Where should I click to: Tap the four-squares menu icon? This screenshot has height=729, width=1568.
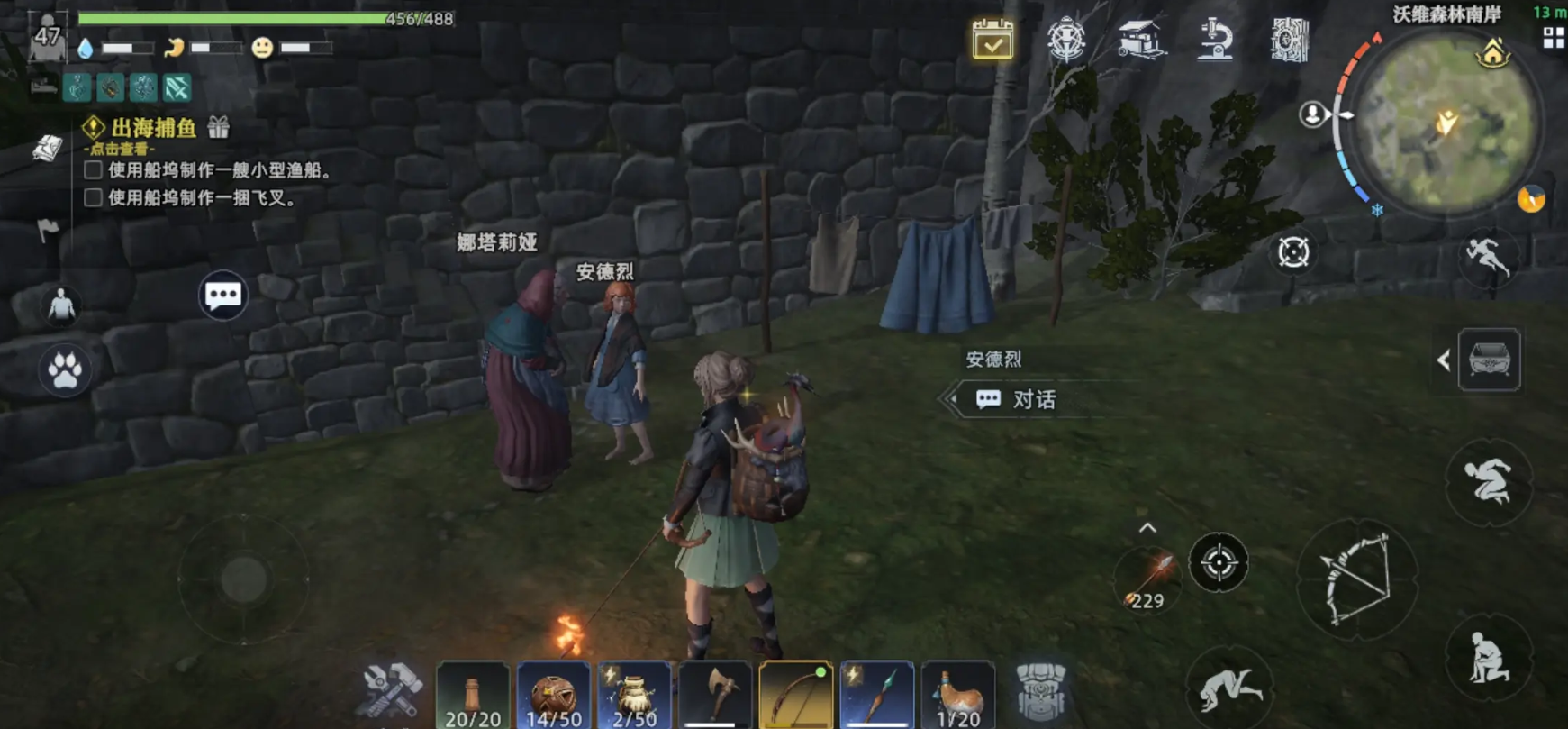point(1554,38)
